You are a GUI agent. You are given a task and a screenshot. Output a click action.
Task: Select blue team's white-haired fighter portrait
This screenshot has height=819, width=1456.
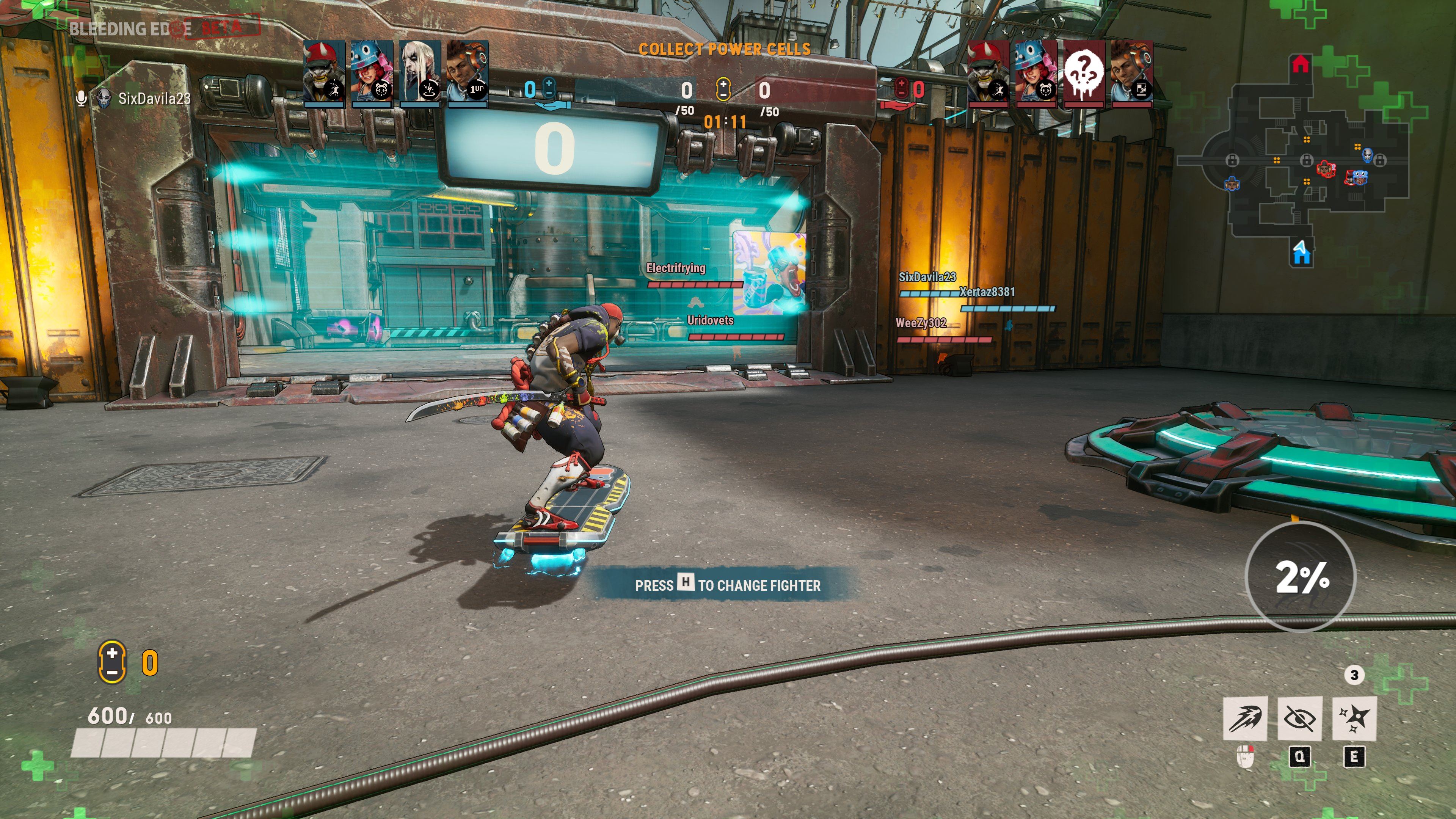point(419,72)
